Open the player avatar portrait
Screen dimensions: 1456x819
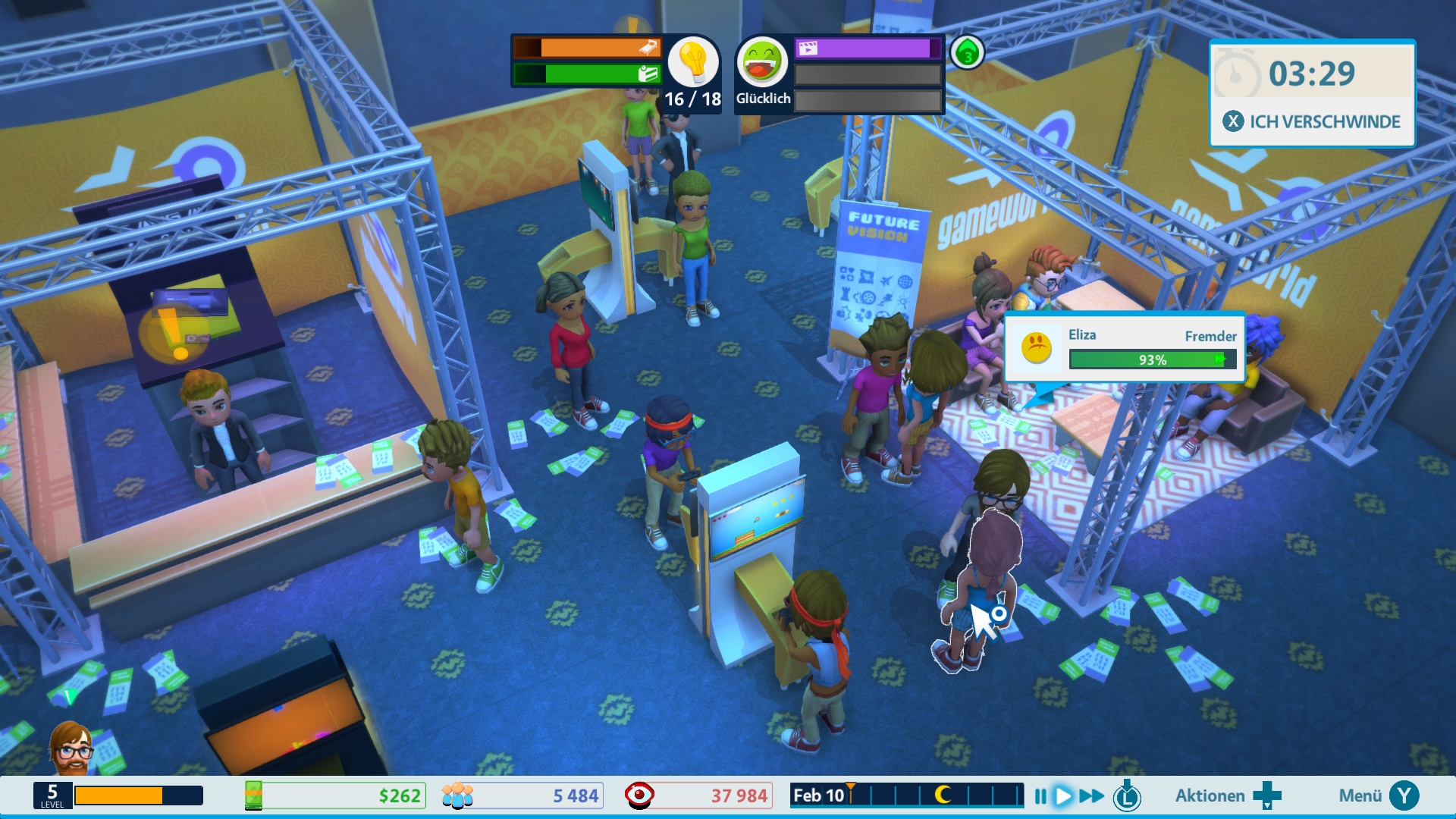(71, 749)
